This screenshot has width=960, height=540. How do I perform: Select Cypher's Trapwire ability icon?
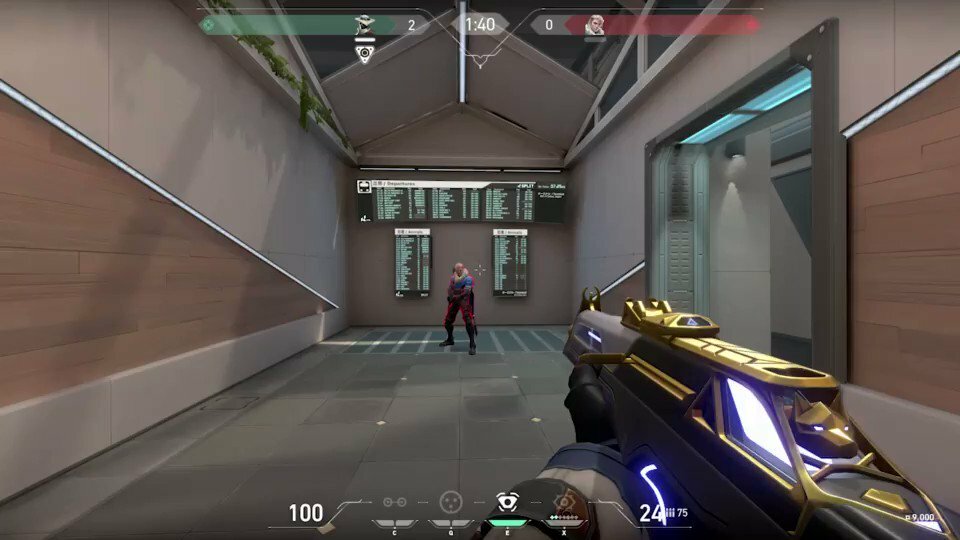point(393,503)
